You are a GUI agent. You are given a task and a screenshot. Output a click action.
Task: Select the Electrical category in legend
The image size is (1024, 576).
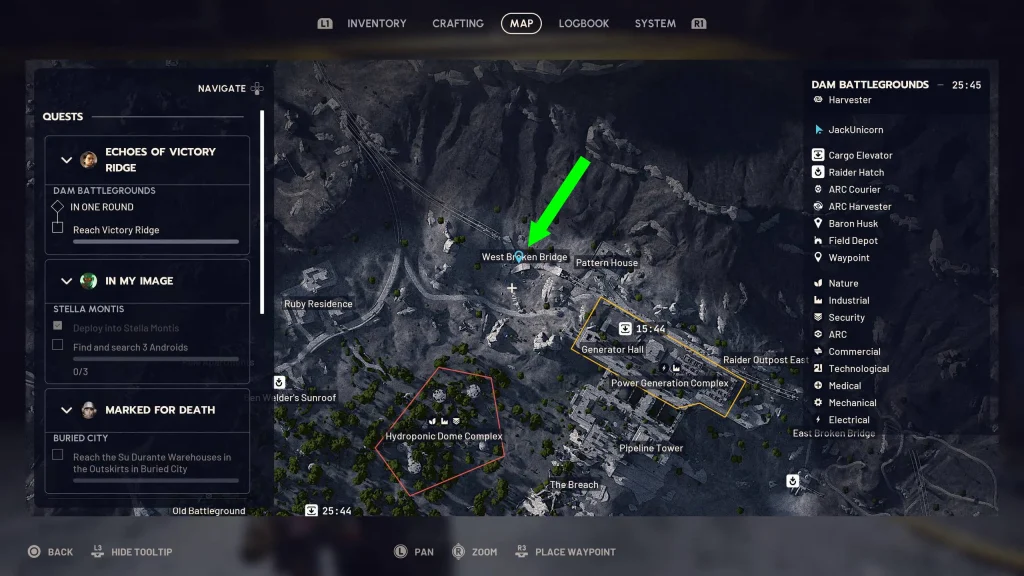click(x=848, y=420)
